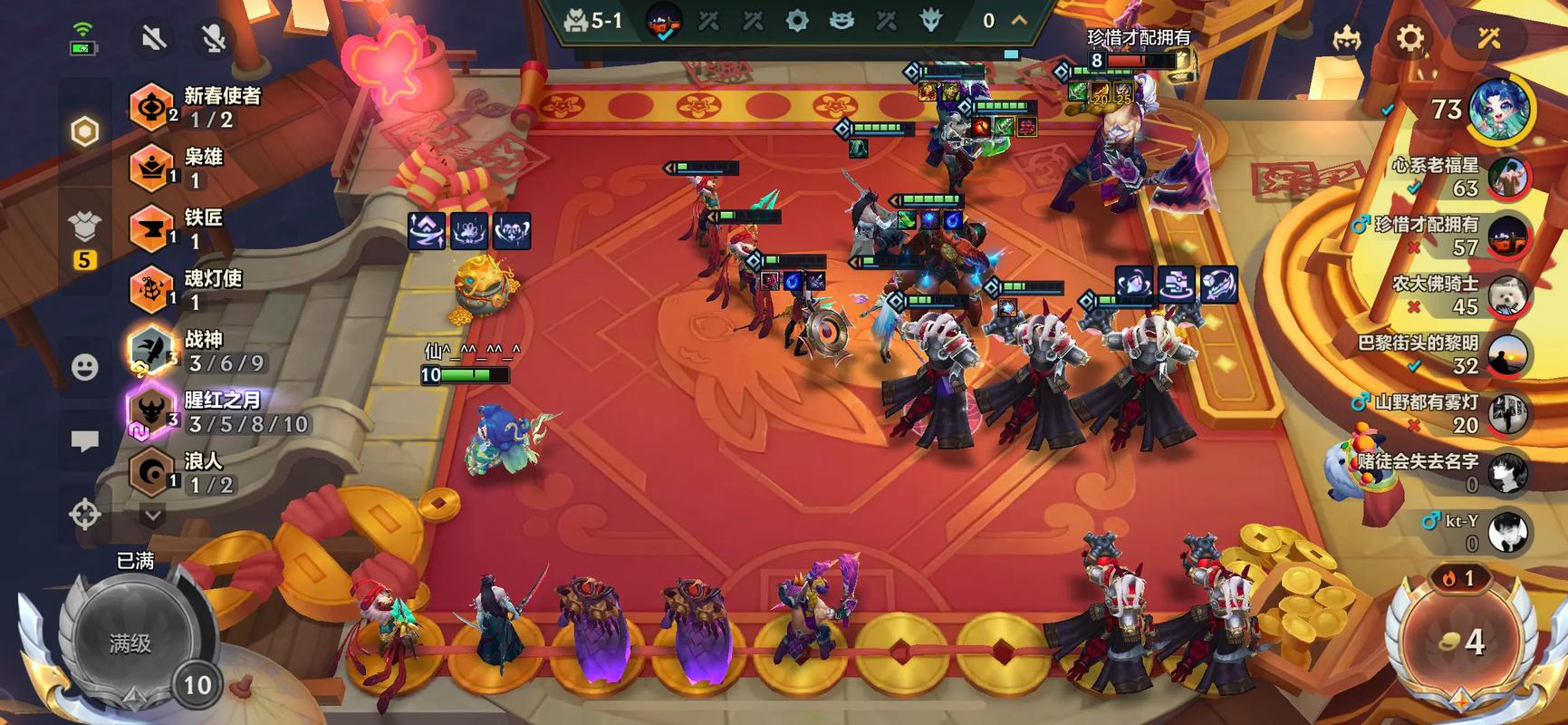Expand the trait list down arrow

point(152,517)
